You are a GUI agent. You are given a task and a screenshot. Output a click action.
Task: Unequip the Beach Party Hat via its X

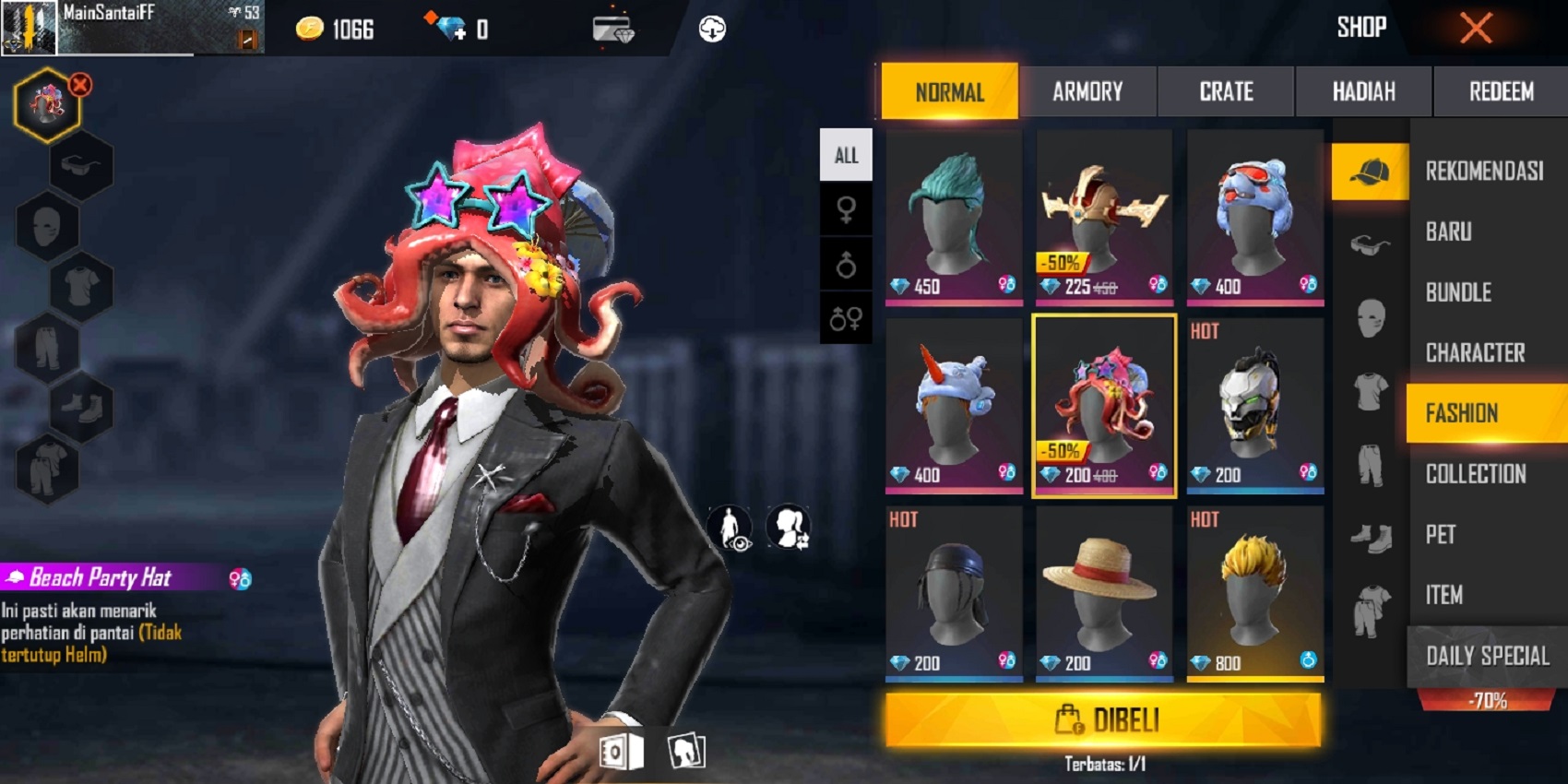click(x=79, y=84)
